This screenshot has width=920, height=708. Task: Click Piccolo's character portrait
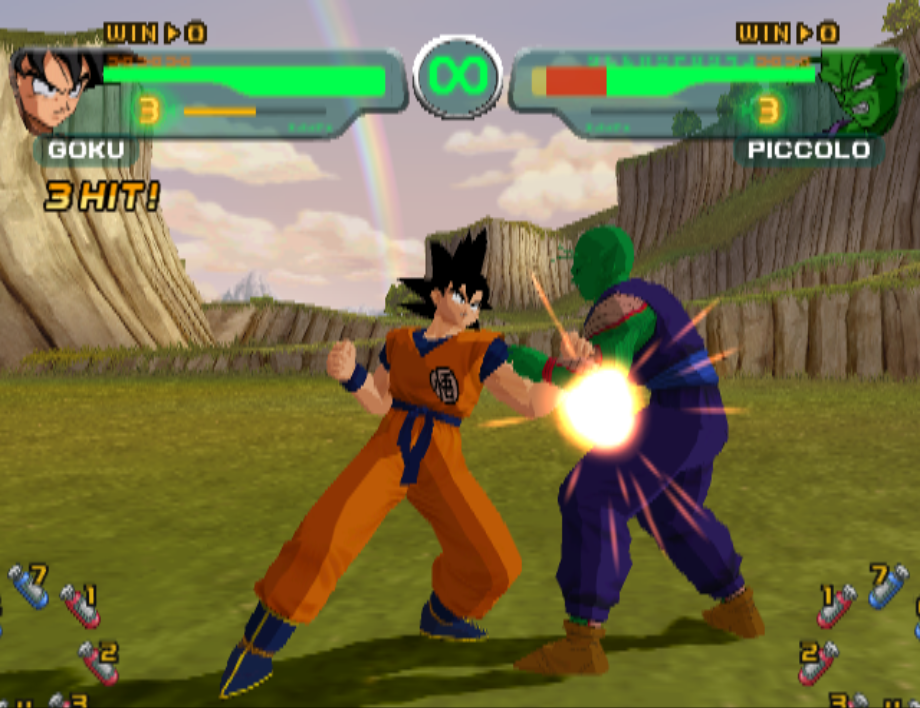pyautogui.click(x=858, y=92)
